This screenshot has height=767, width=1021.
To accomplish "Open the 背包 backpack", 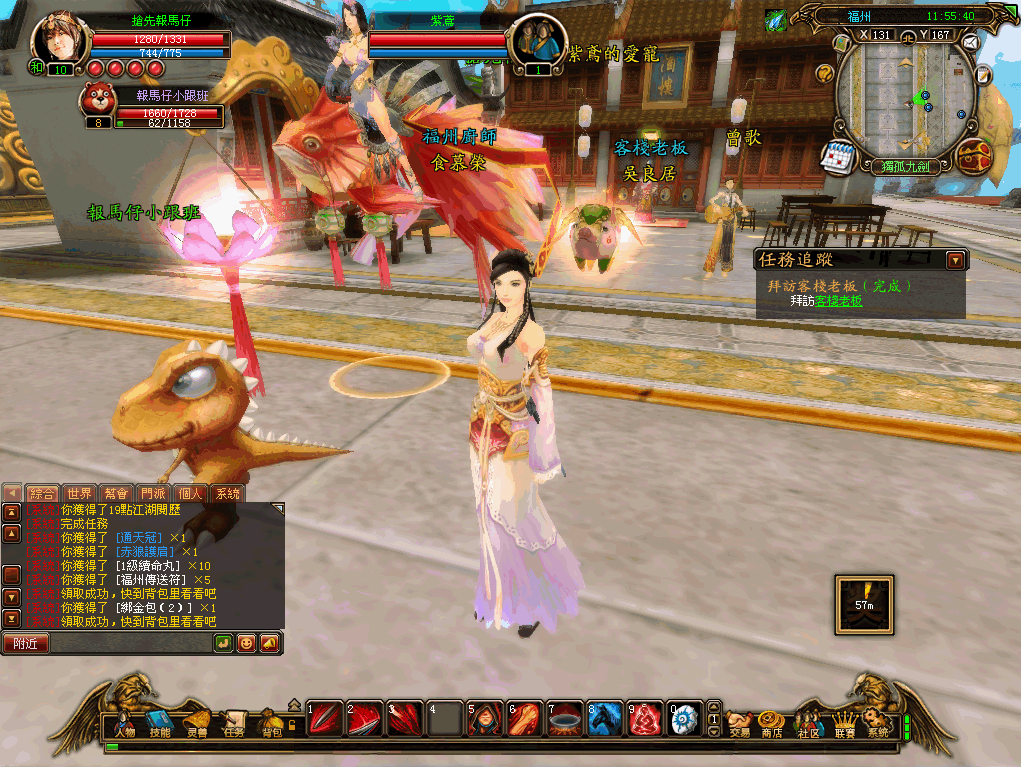I will (272, 722).
